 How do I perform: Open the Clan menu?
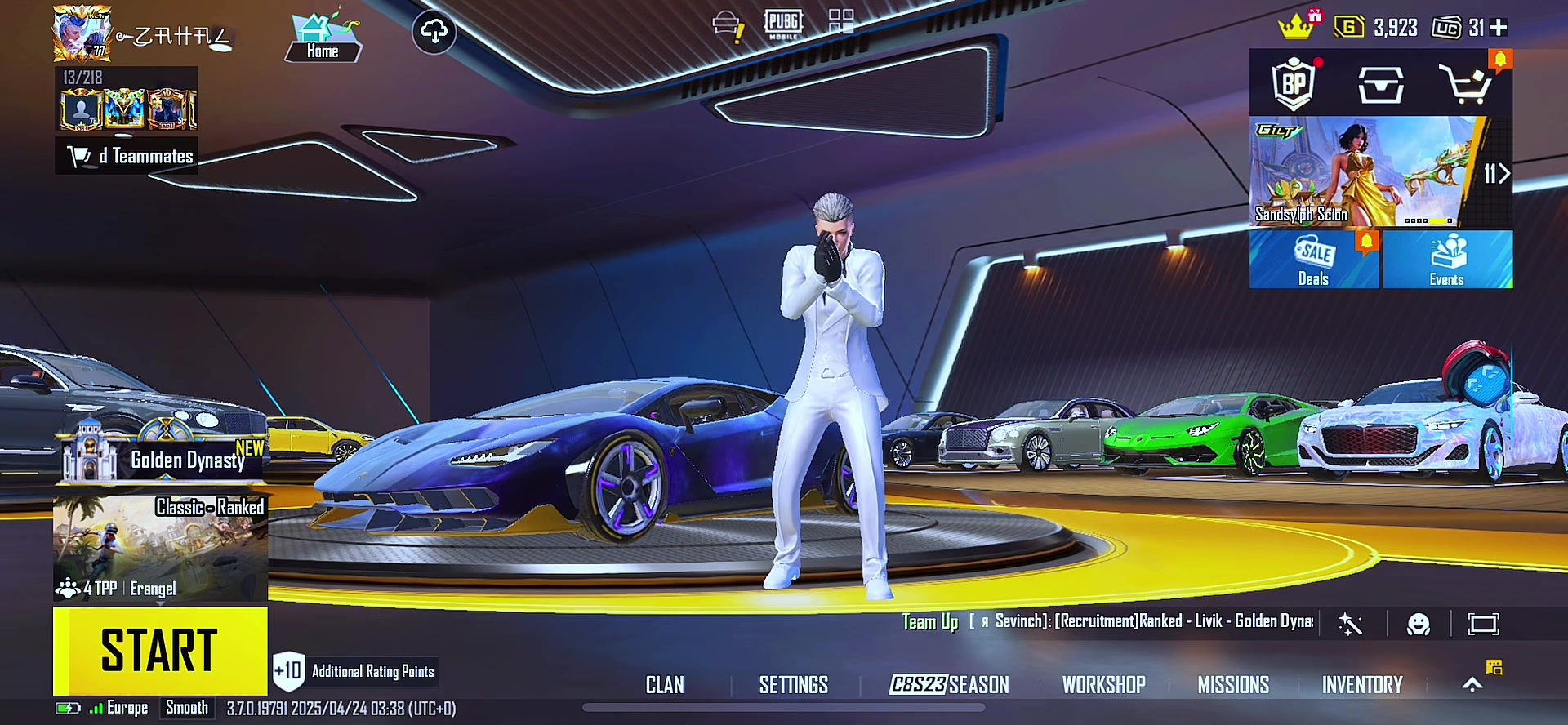click(665, 685)
